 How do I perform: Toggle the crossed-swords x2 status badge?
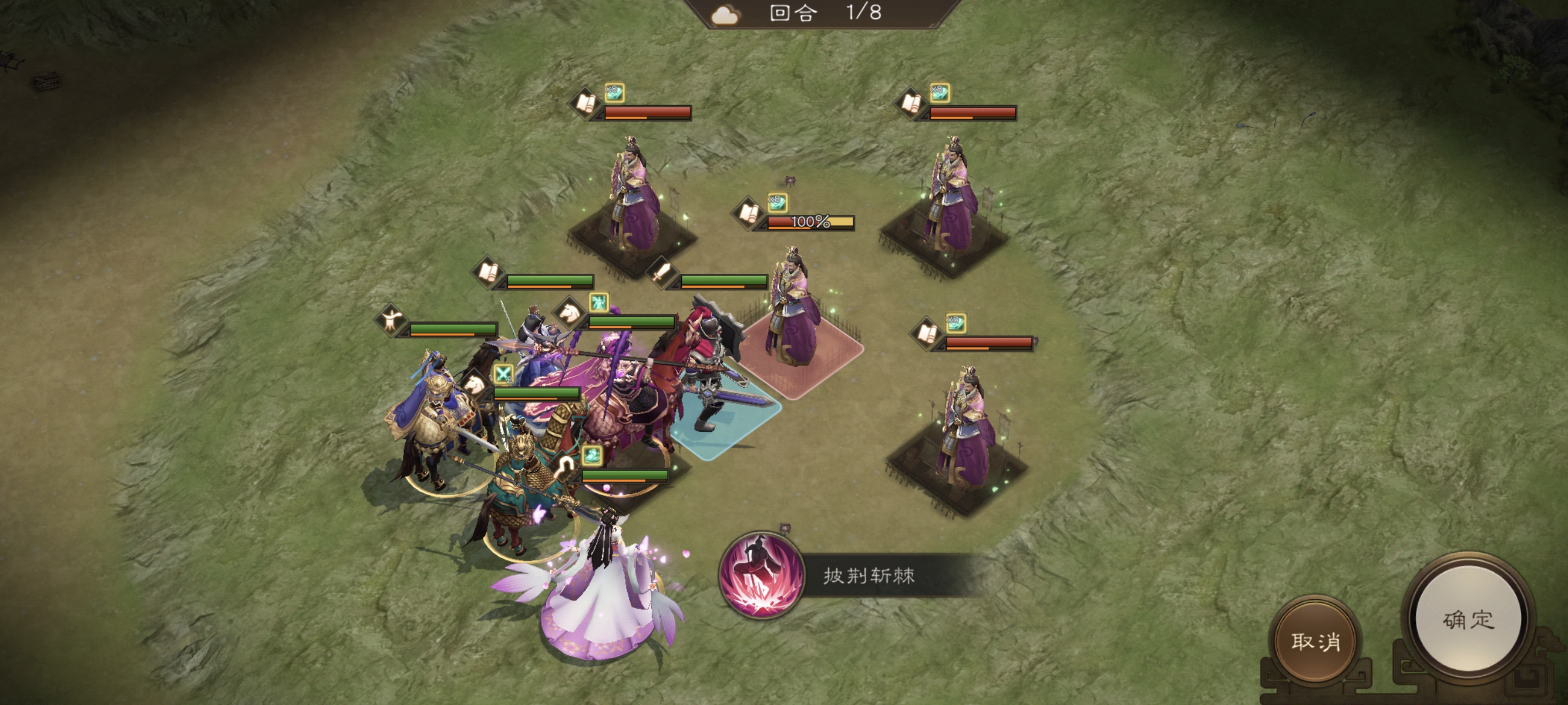(503, 375)
